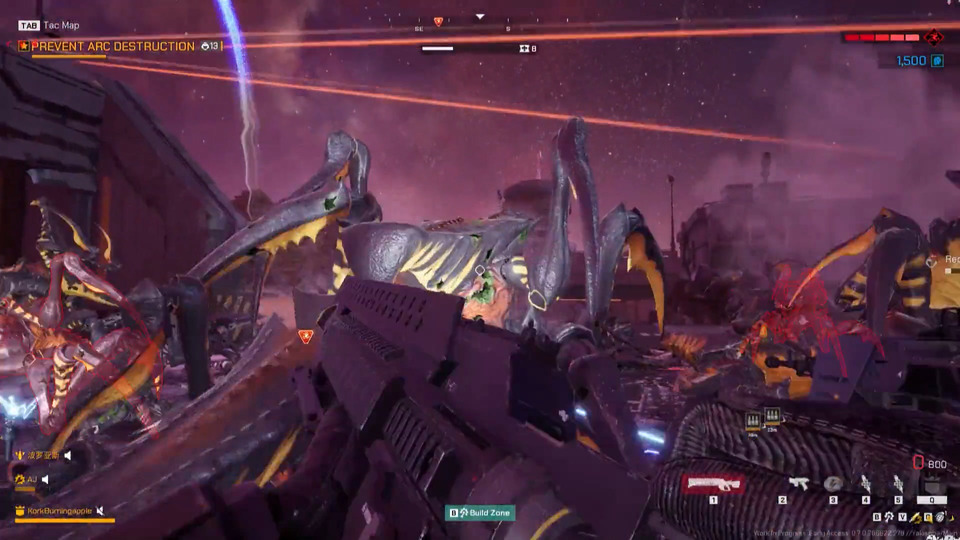Activate the ability slot bound to Q
960x540 pixels.
click(x=932, y=485)
